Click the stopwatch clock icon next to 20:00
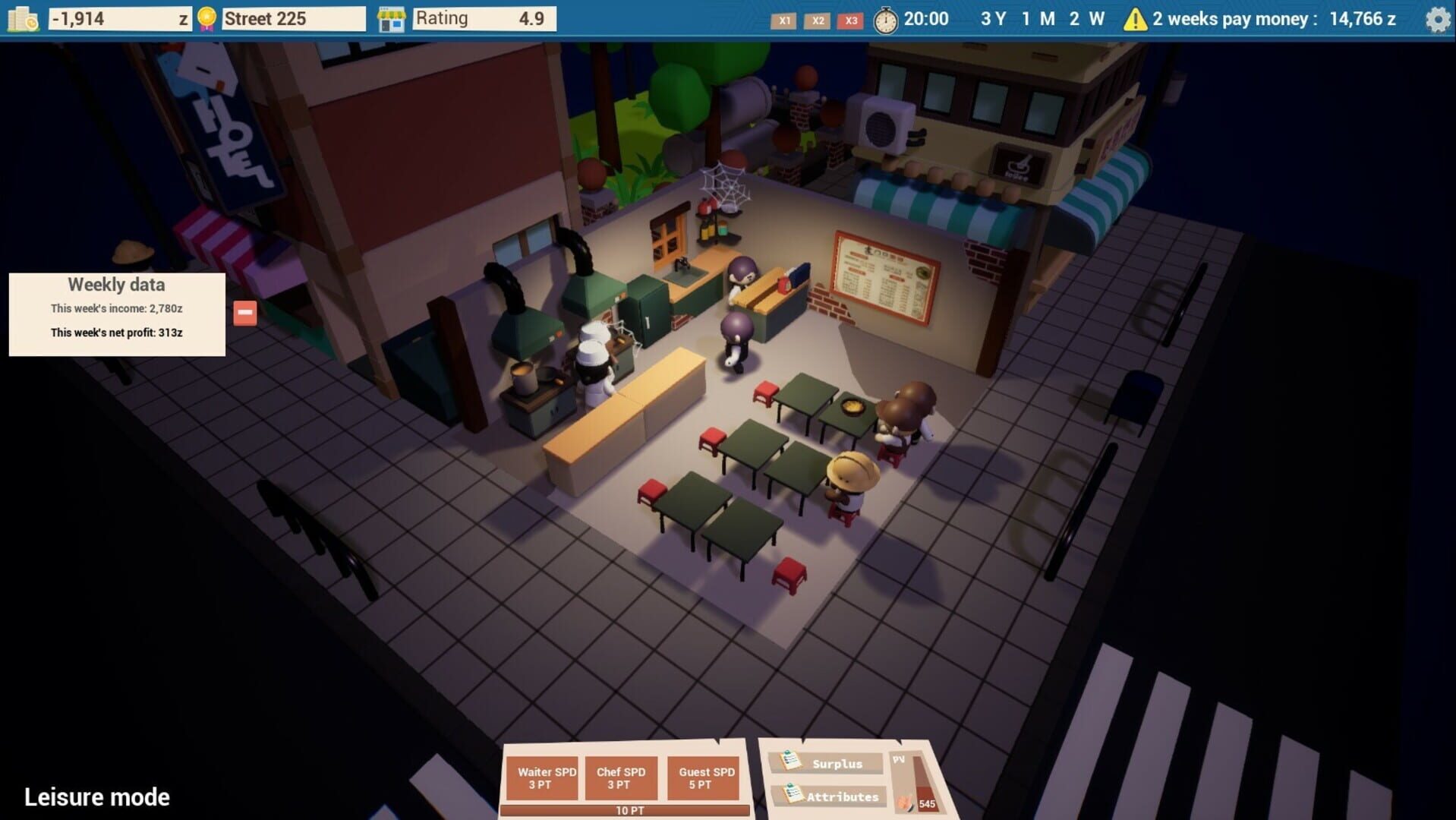The image size is (1456, 820). point(884,19)
